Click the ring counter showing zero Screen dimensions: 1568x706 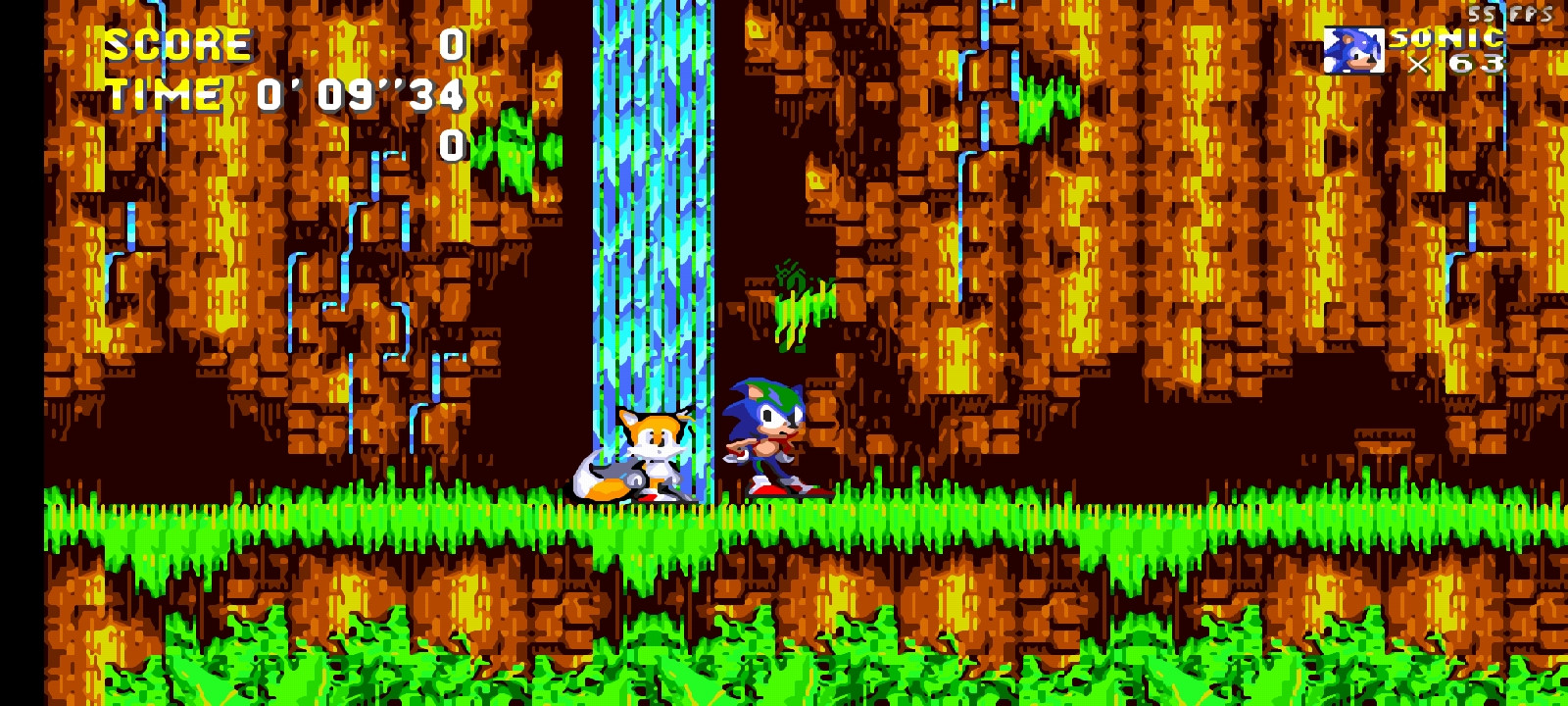(x=452, y=145)
